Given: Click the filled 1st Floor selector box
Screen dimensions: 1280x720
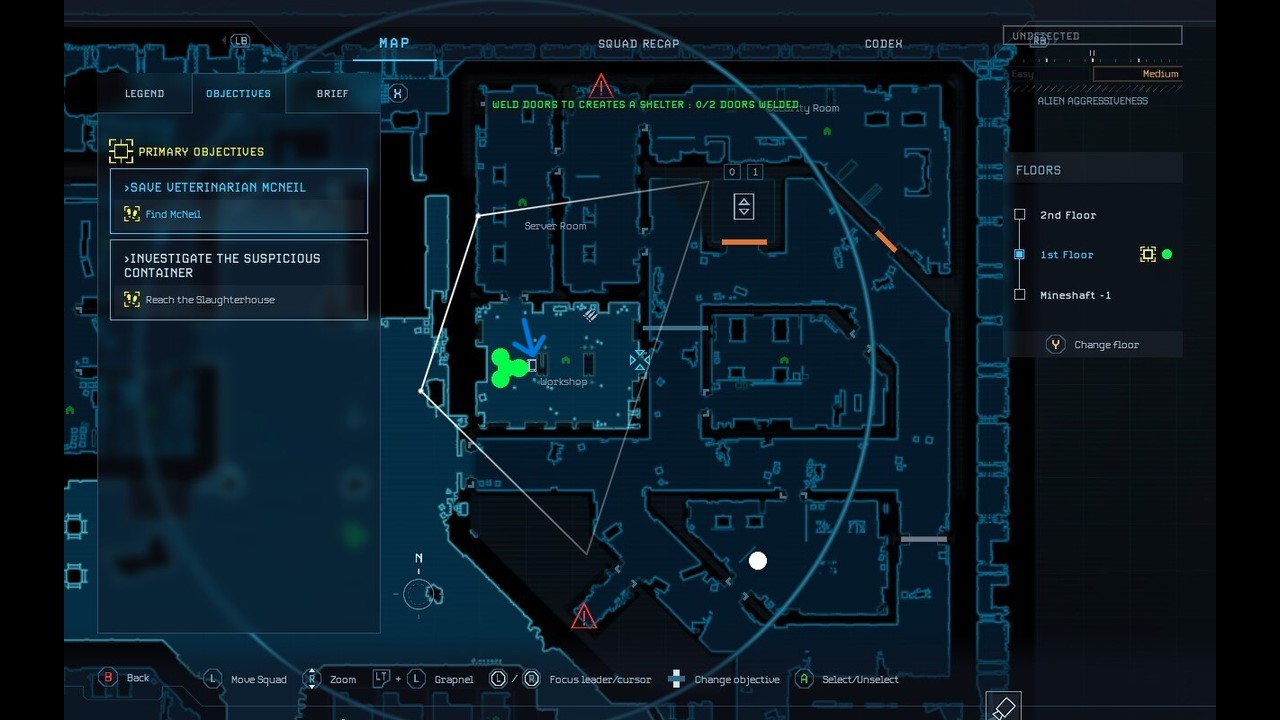Looking at the screenshot, I should coord(1019,254).
